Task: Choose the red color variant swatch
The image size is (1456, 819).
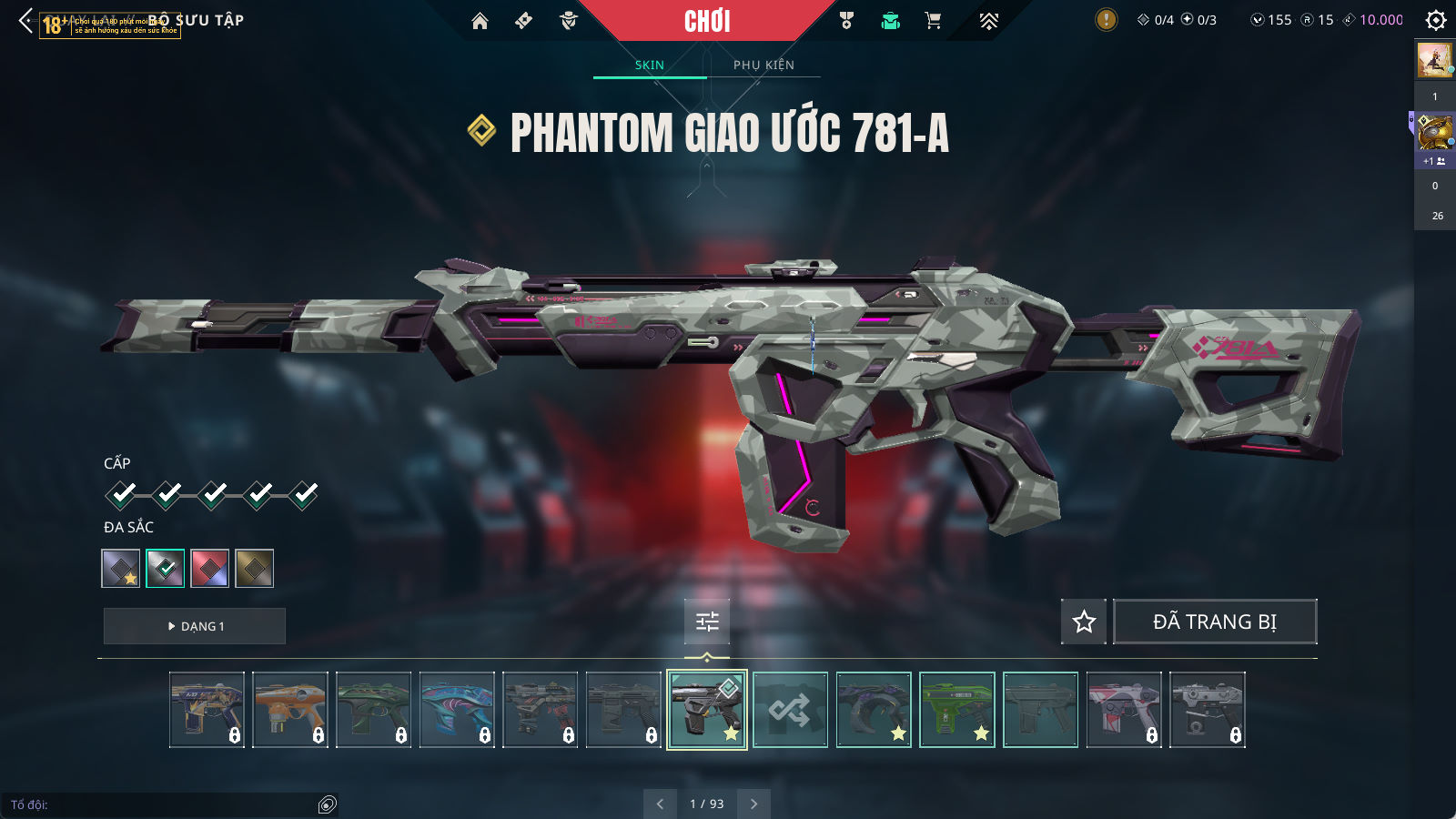Action: [209, 569]
